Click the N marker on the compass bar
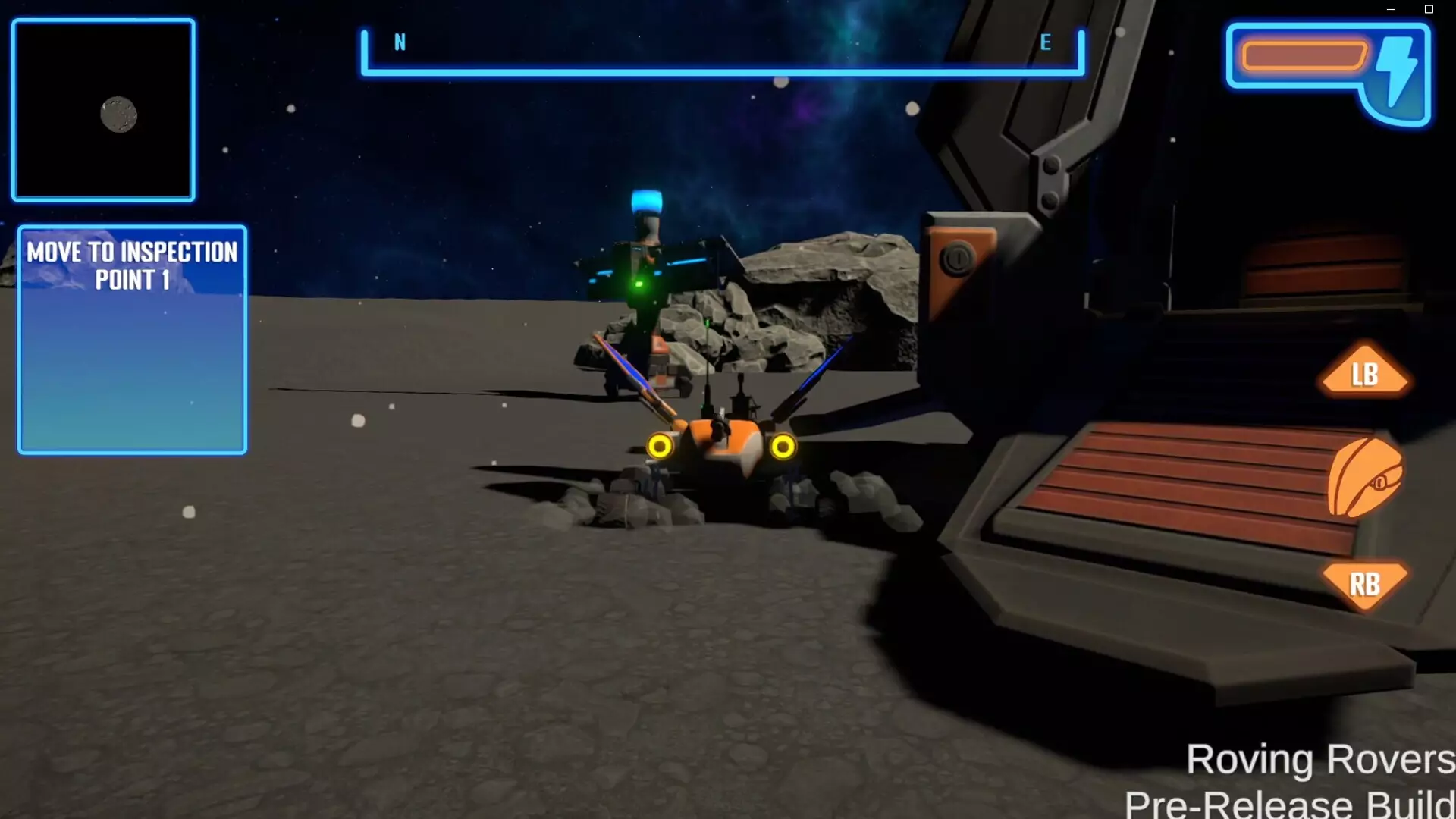1456x819 pixels. click(398, 43)
